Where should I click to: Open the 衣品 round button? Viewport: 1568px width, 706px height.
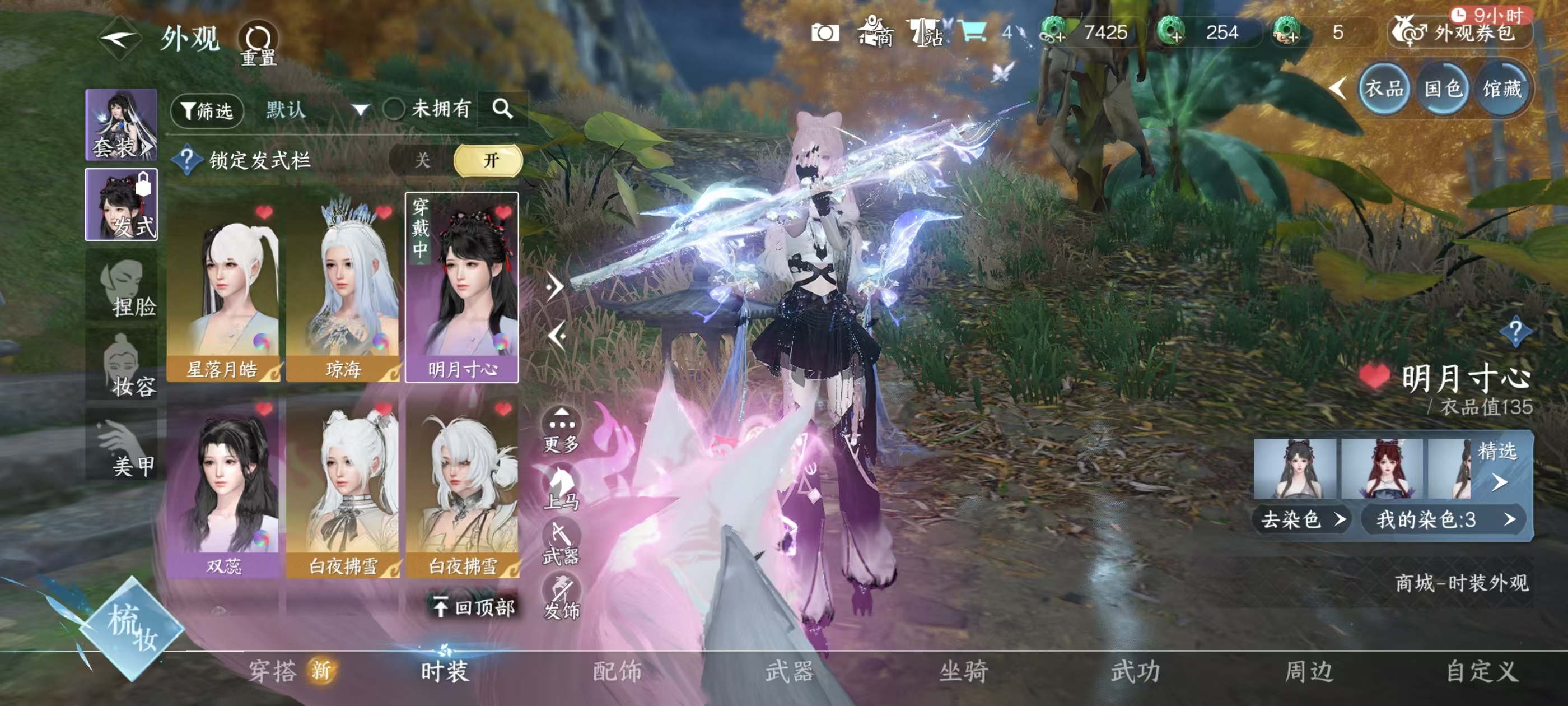(x=1384, y=90)
